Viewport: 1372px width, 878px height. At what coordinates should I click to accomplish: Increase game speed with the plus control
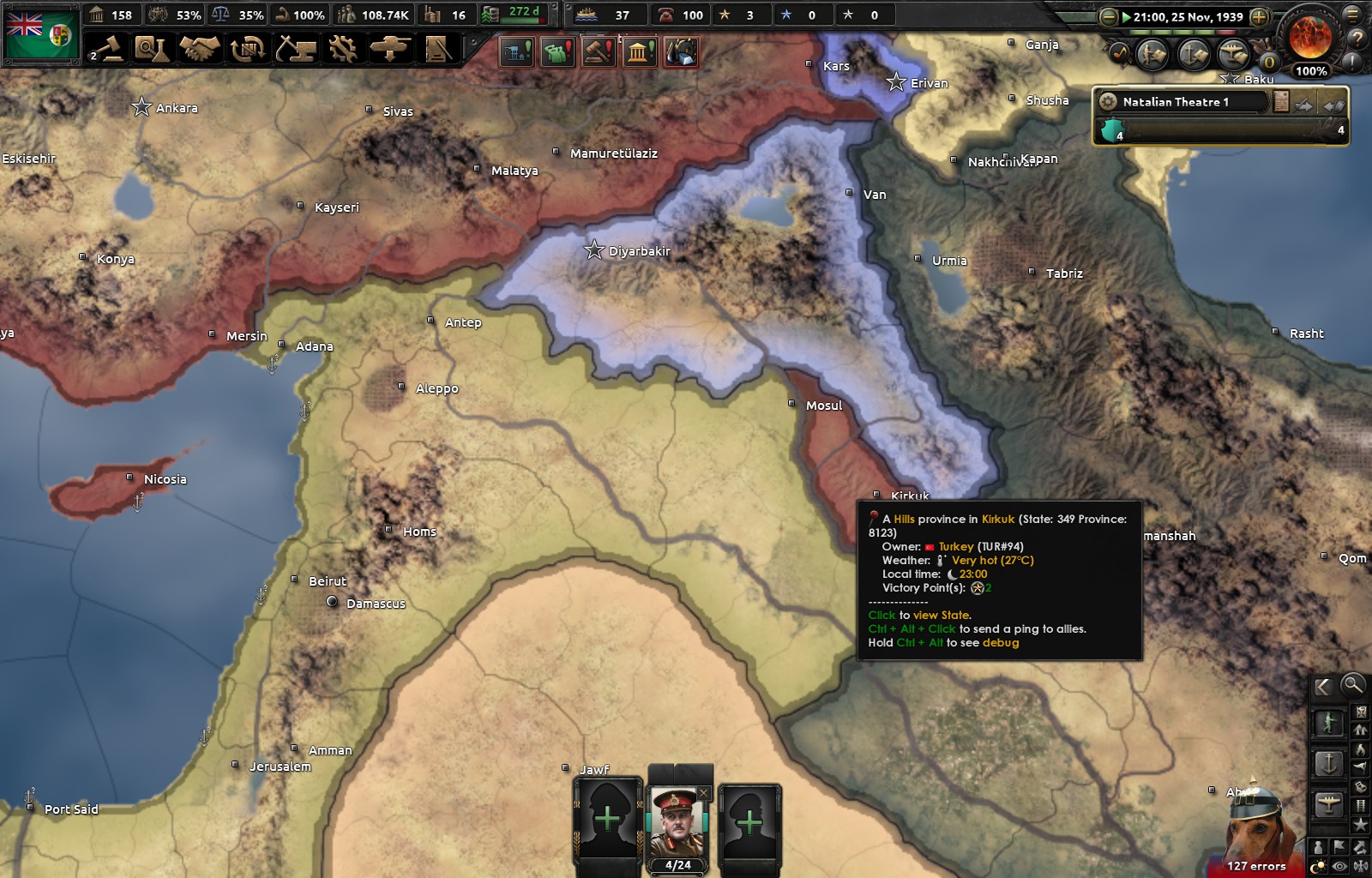coord(1258,15)
